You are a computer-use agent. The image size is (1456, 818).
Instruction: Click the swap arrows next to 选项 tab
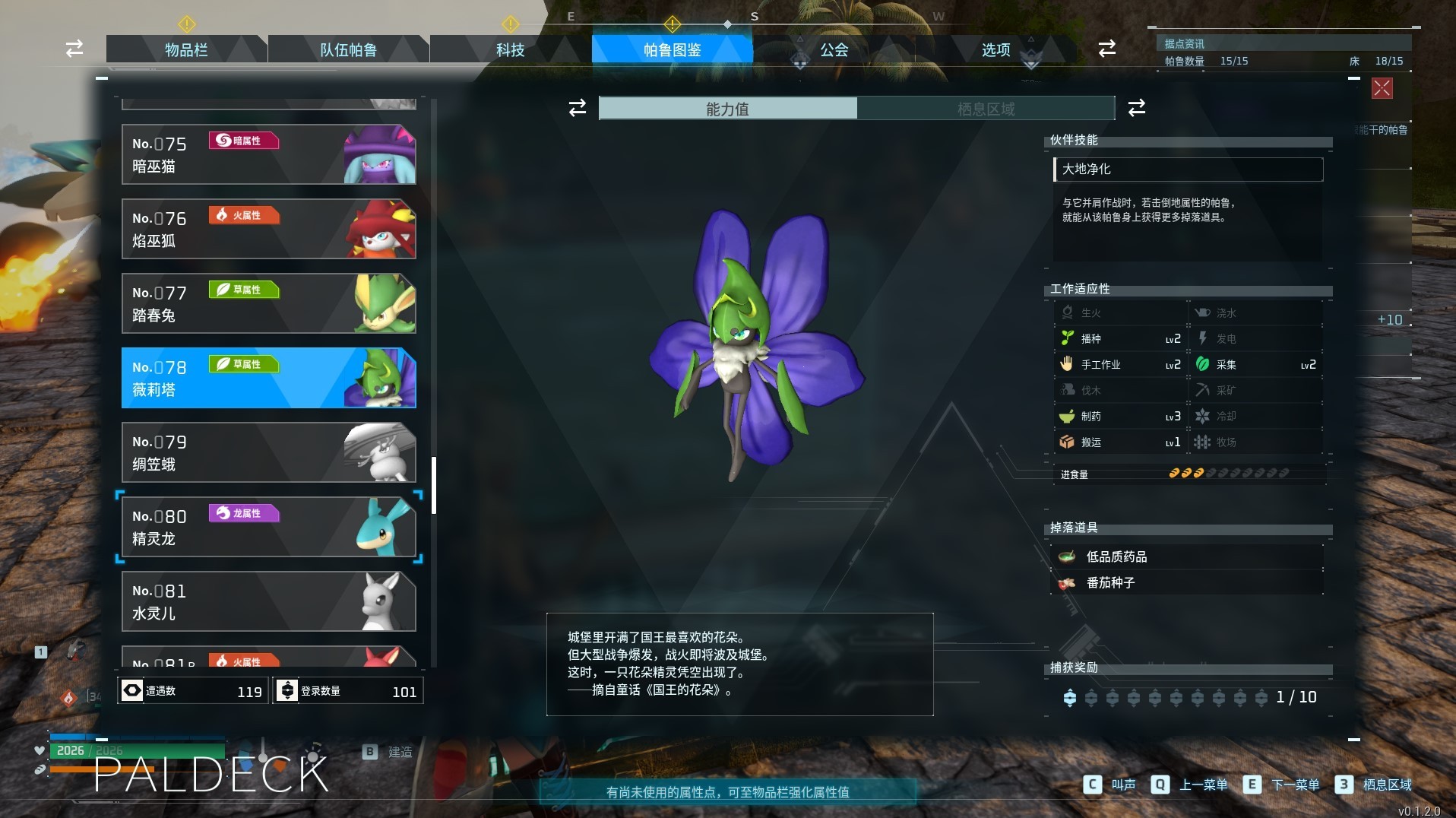point(1107,49)
